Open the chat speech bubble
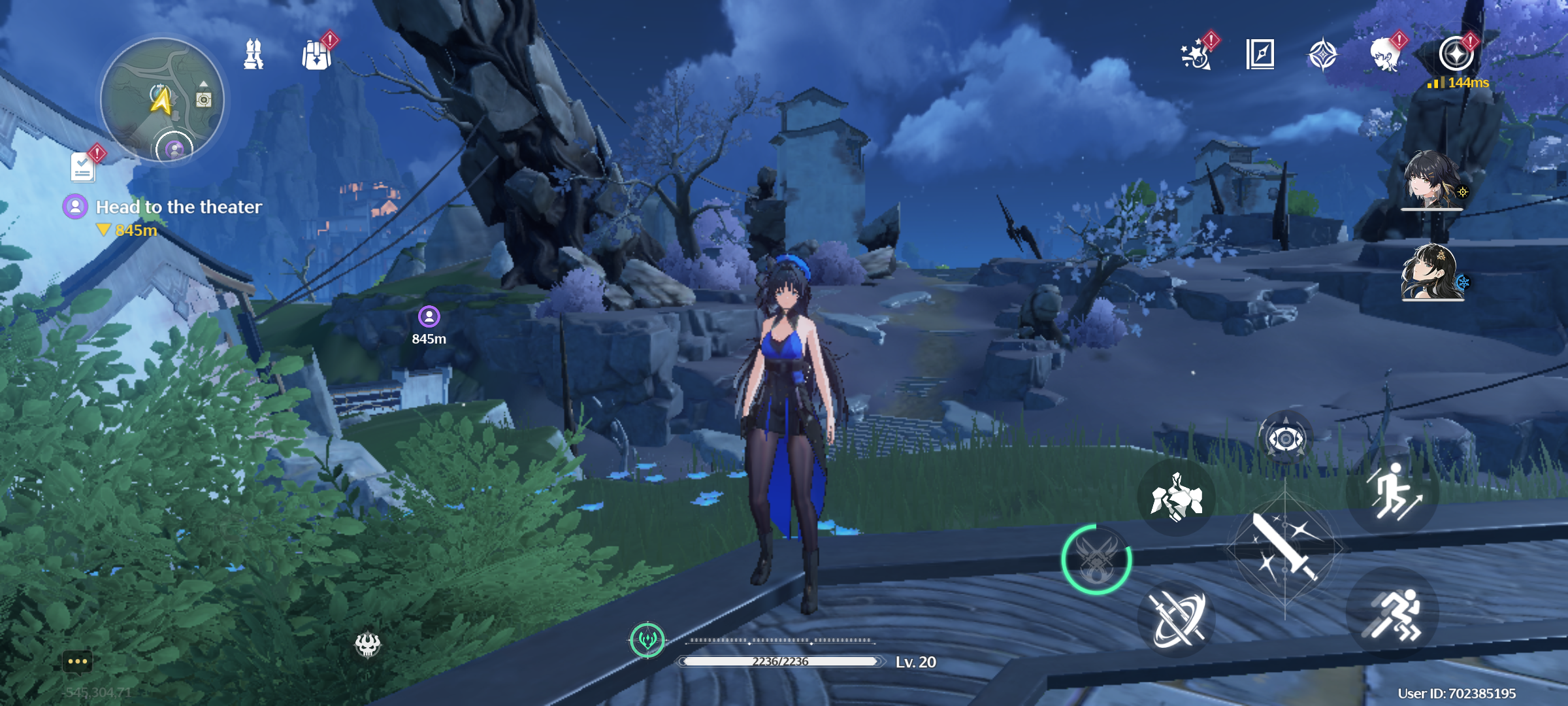 click(77, 662)
